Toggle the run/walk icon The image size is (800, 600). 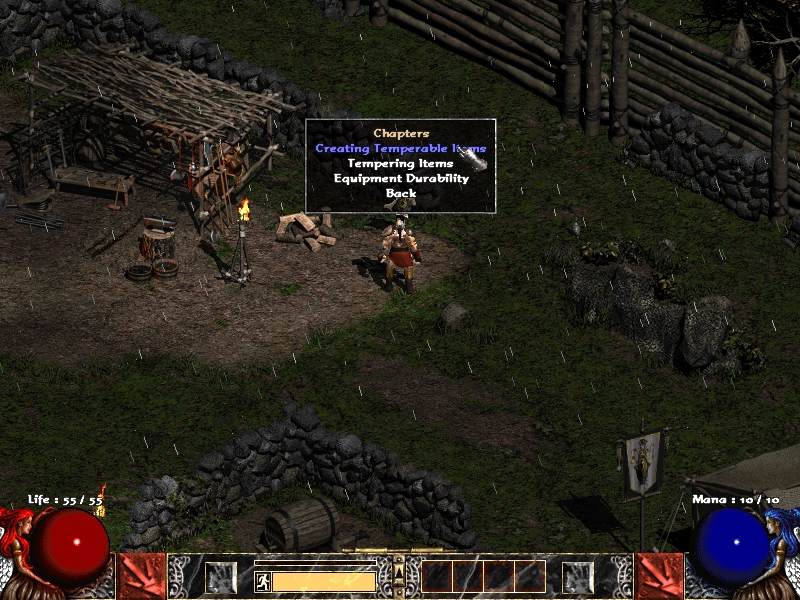click(262, 581)
